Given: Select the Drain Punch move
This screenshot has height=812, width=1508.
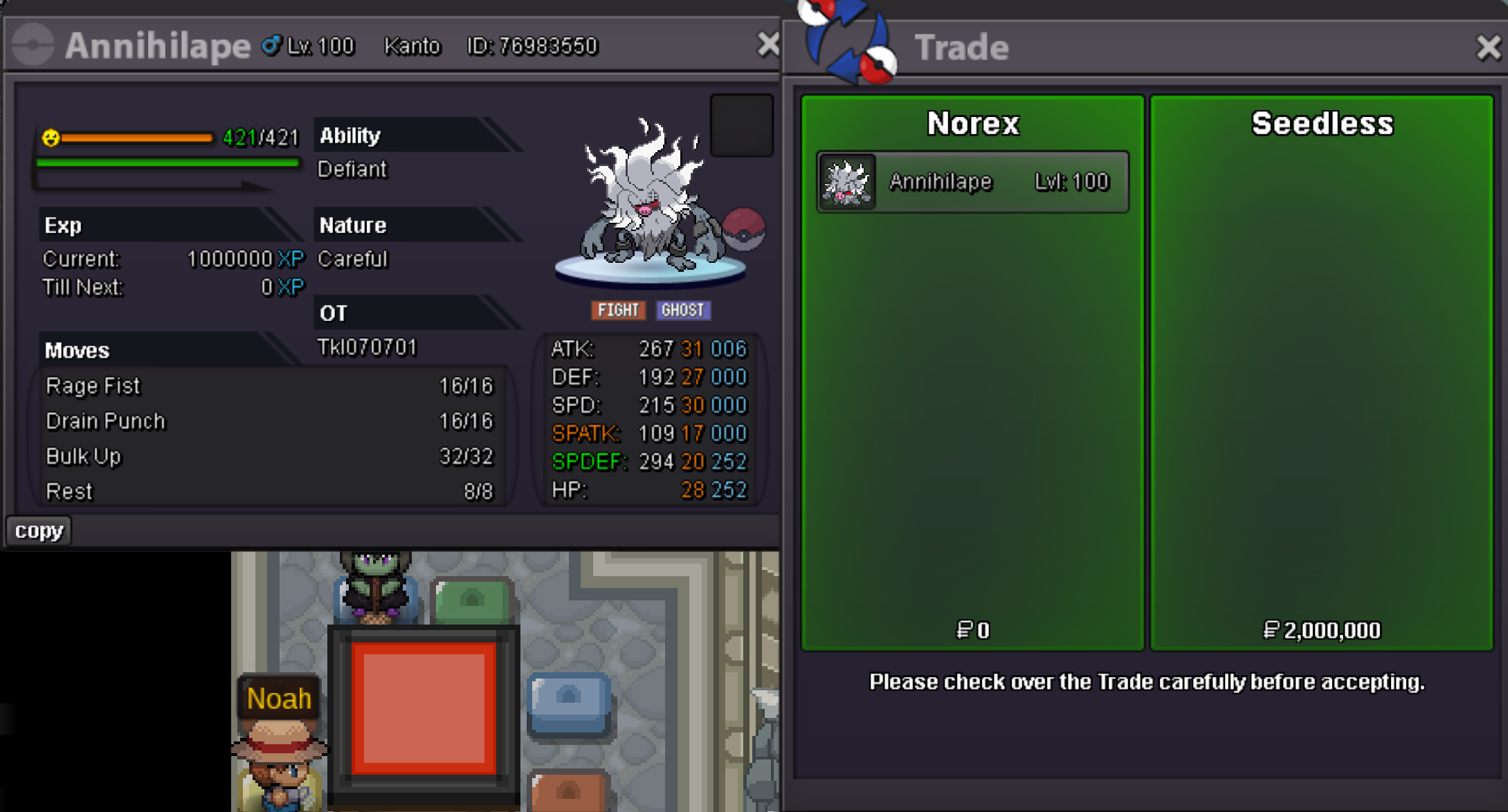Looking at the screenshot, I should click(269, 421).
